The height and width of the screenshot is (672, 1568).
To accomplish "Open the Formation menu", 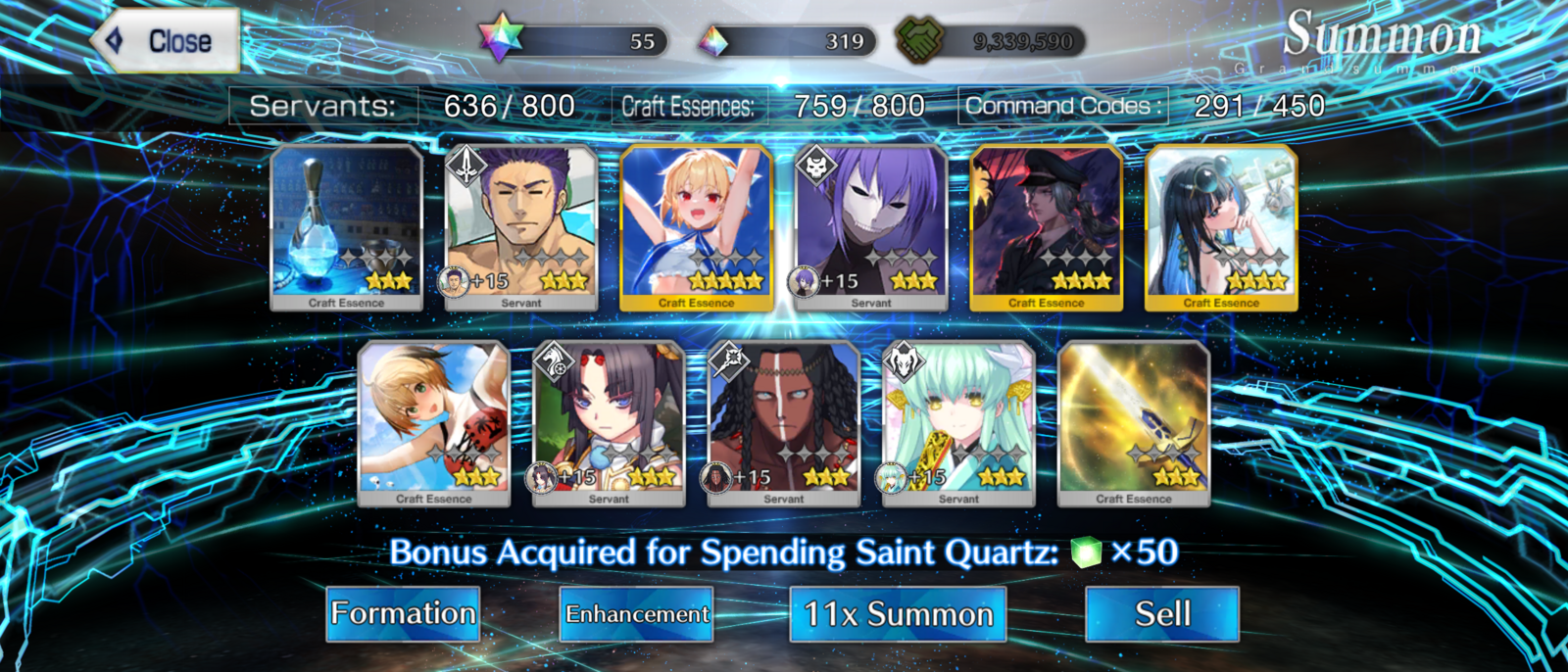I will point(403,614).
